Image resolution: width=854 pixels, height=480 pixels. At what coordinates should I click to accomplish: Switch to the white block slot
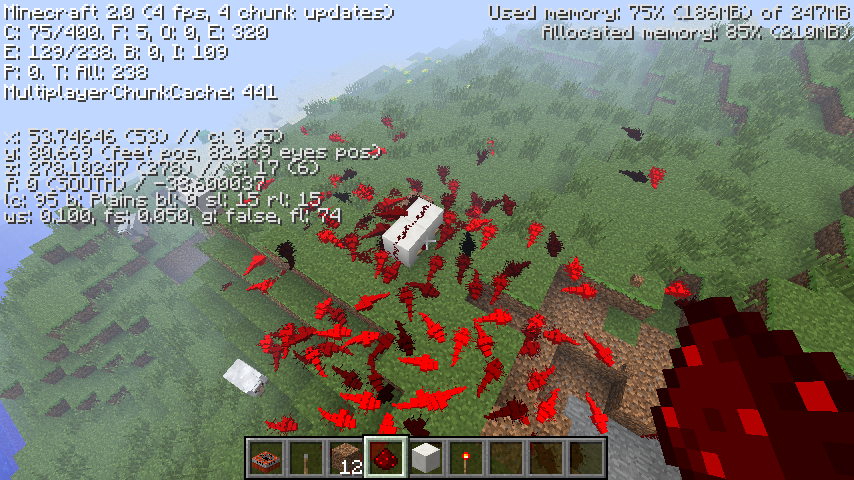pos(426,457)
